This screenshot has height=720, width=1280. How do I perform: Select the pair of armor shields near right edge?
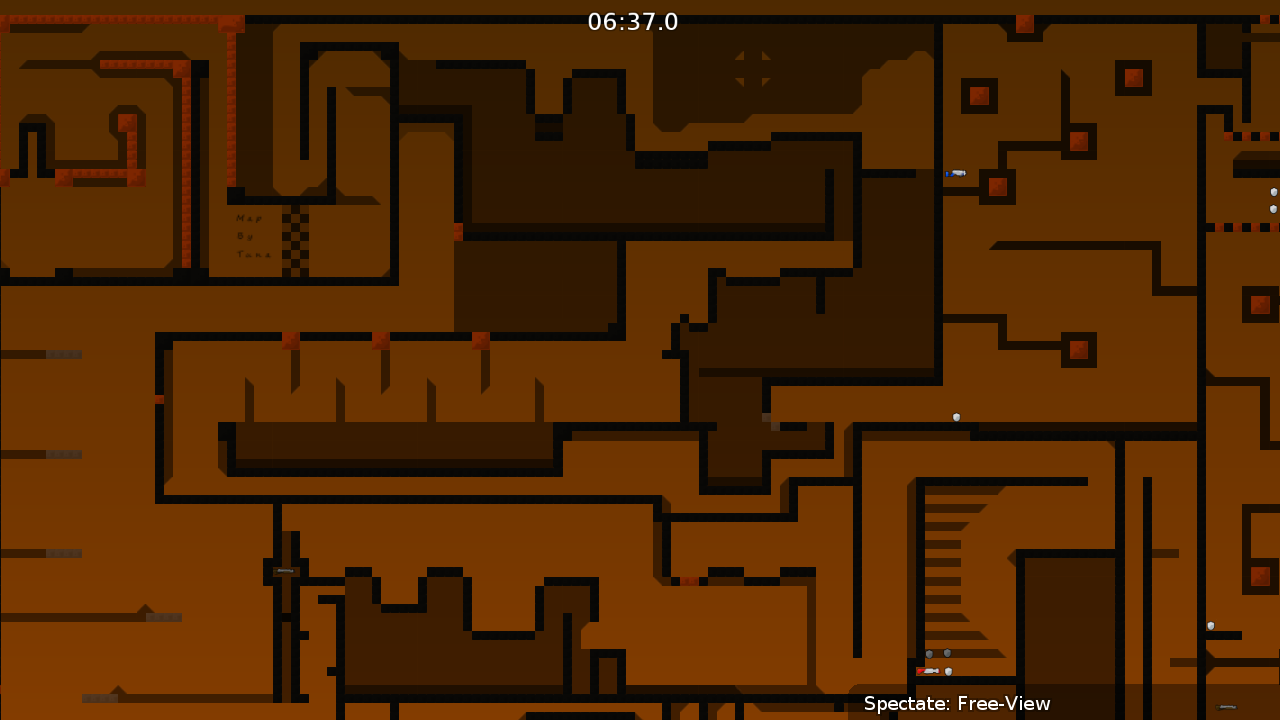click(1272, 200)
